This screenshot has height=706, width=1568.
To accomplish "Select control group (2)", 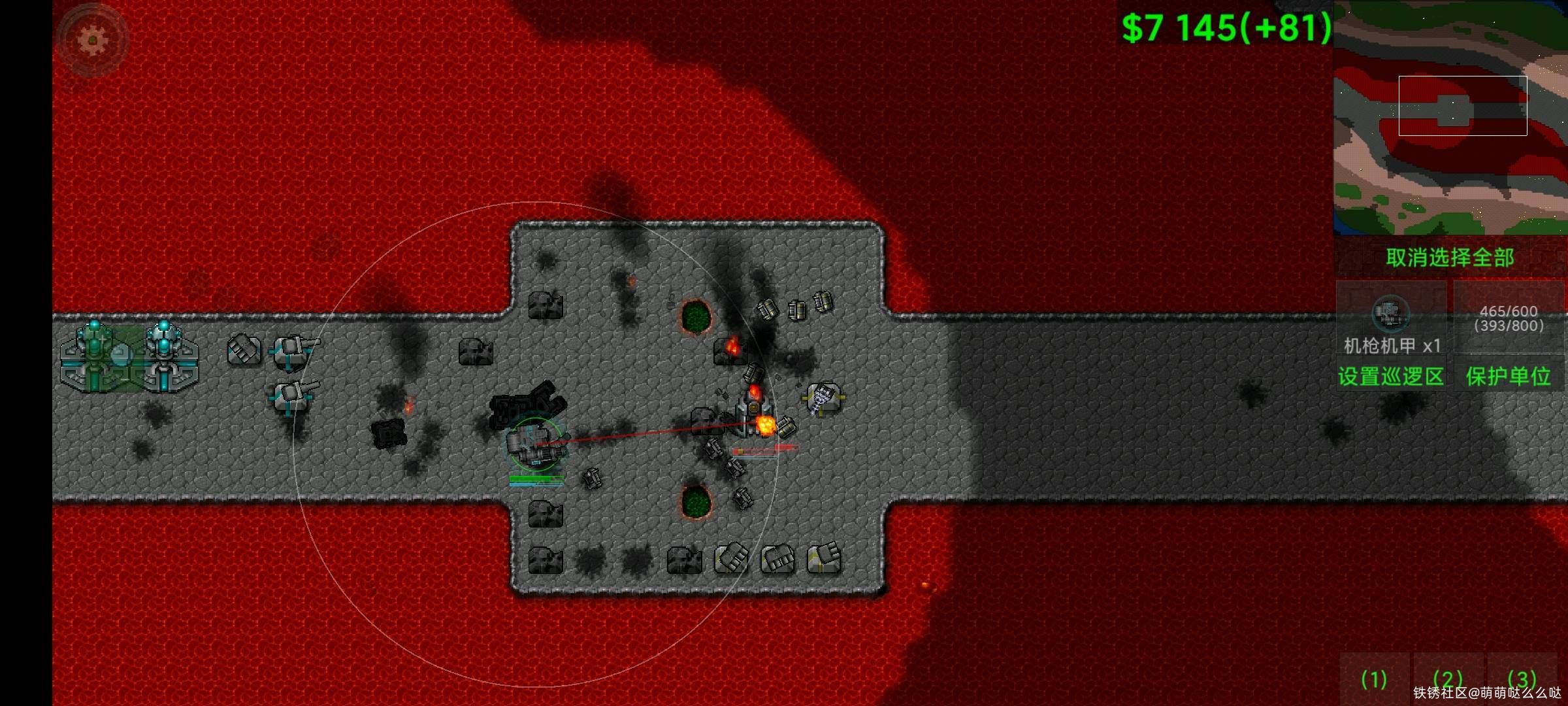I will point(1447,680).
